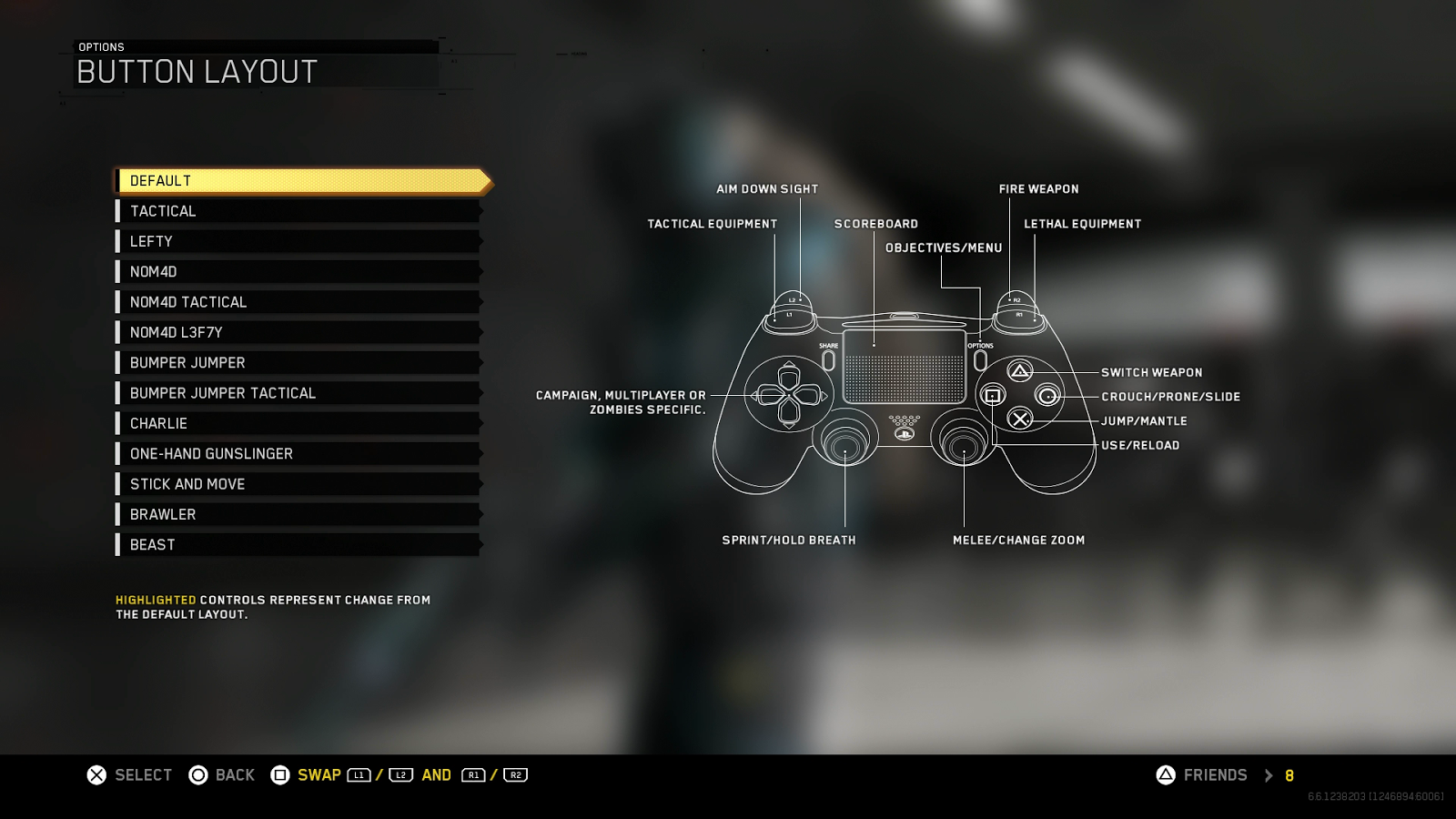Click the R2 Fire Weapon trigger

coord(1017,300)
